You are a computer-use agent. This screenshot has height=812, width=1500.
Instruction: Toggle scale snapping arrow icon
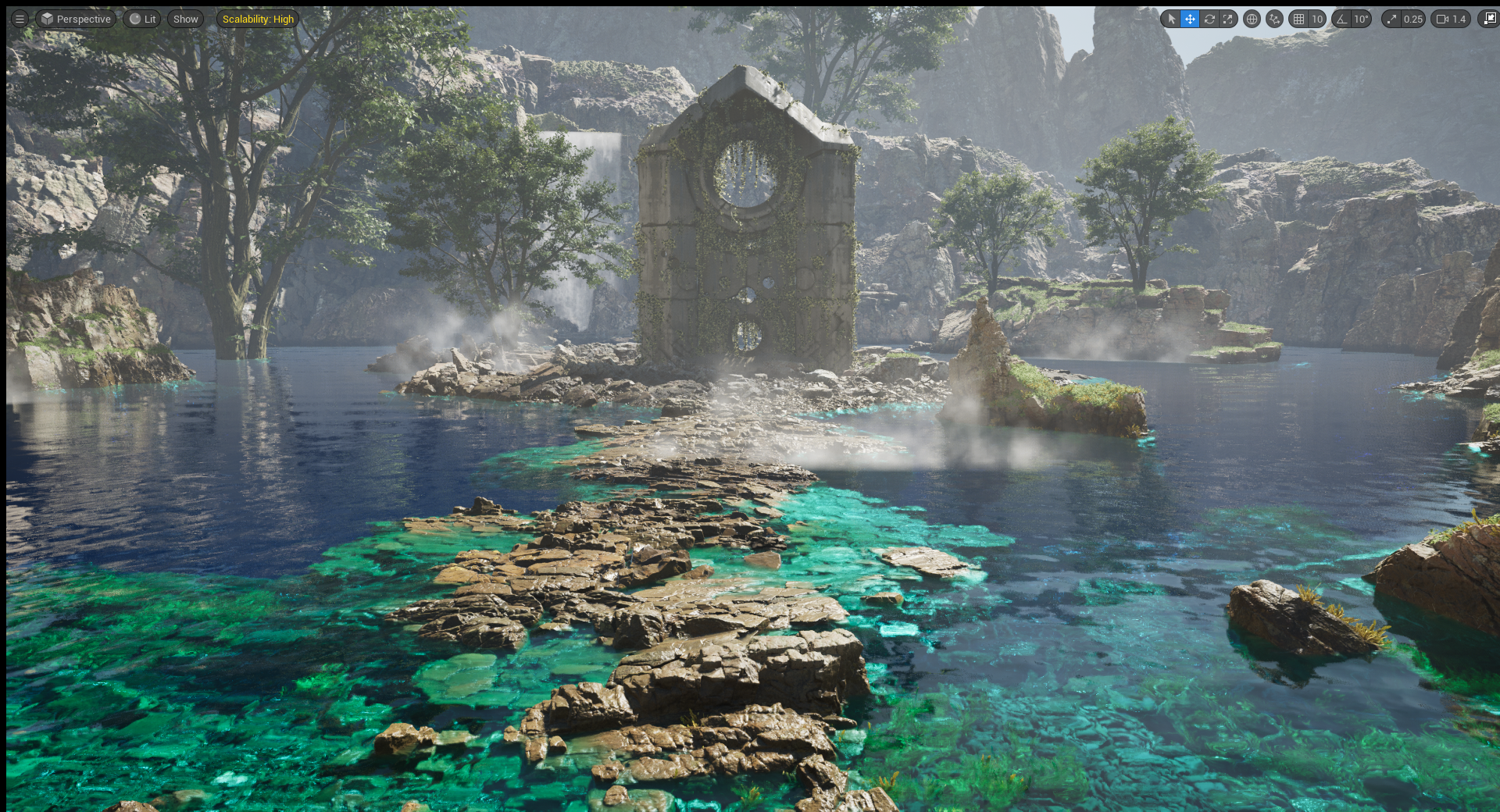click(x=1391, y=19)
